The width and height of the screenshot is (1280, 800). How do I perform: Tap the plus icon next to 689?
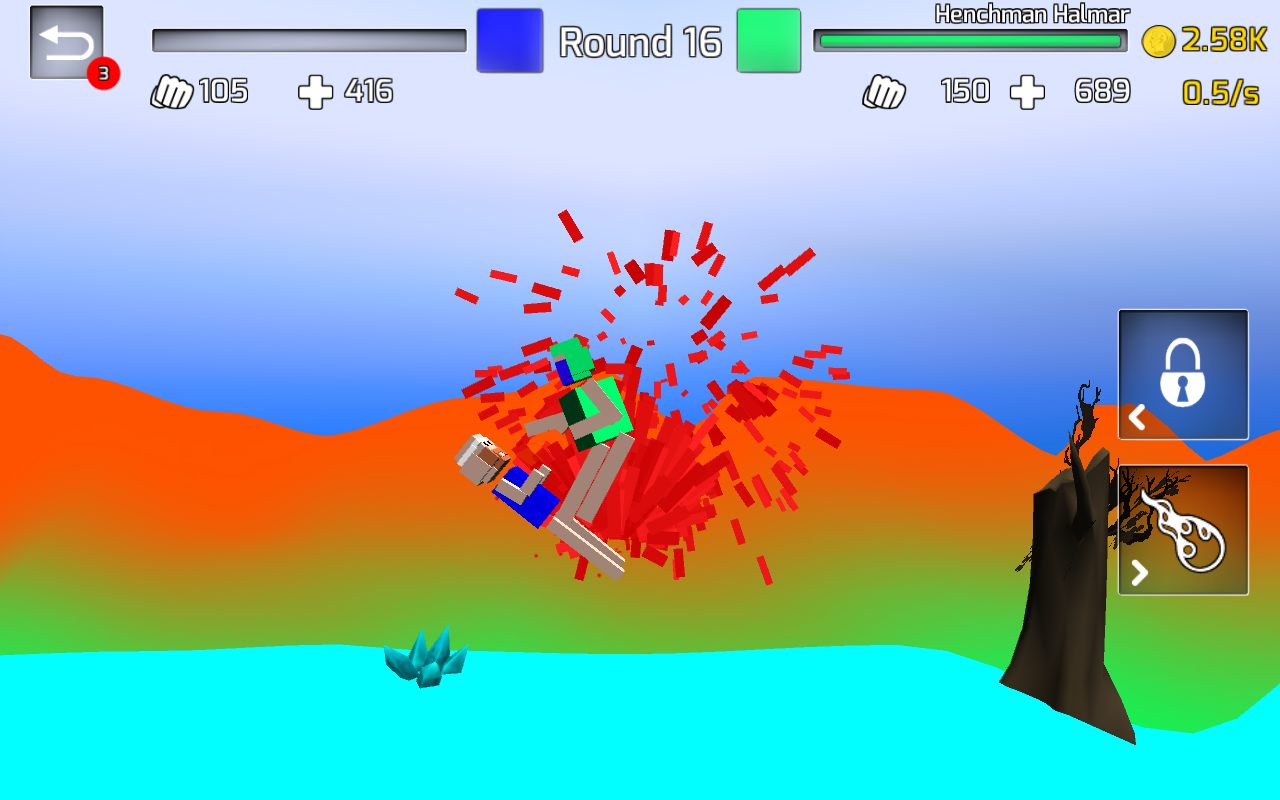1028,91
